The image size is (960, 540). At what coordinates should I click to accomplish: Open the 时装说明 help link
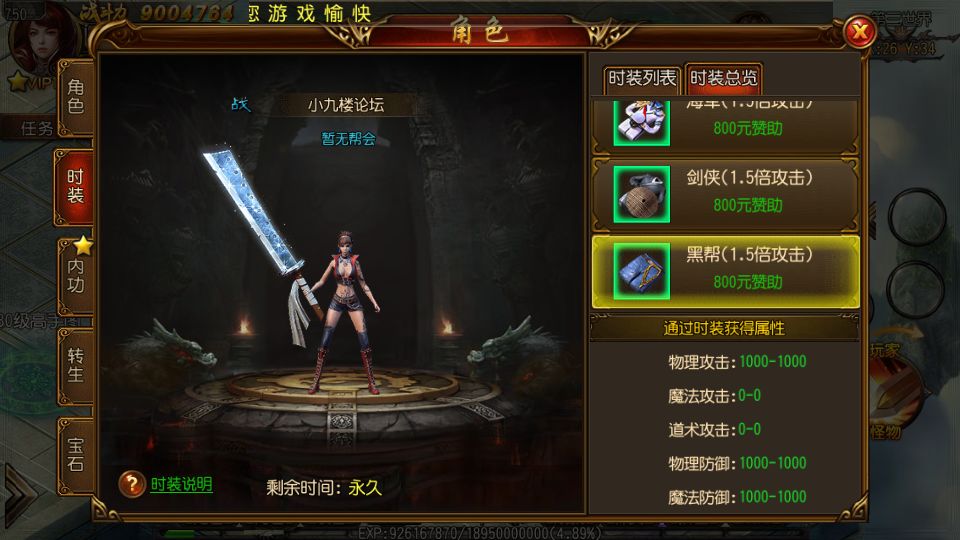tap(180, 485)
